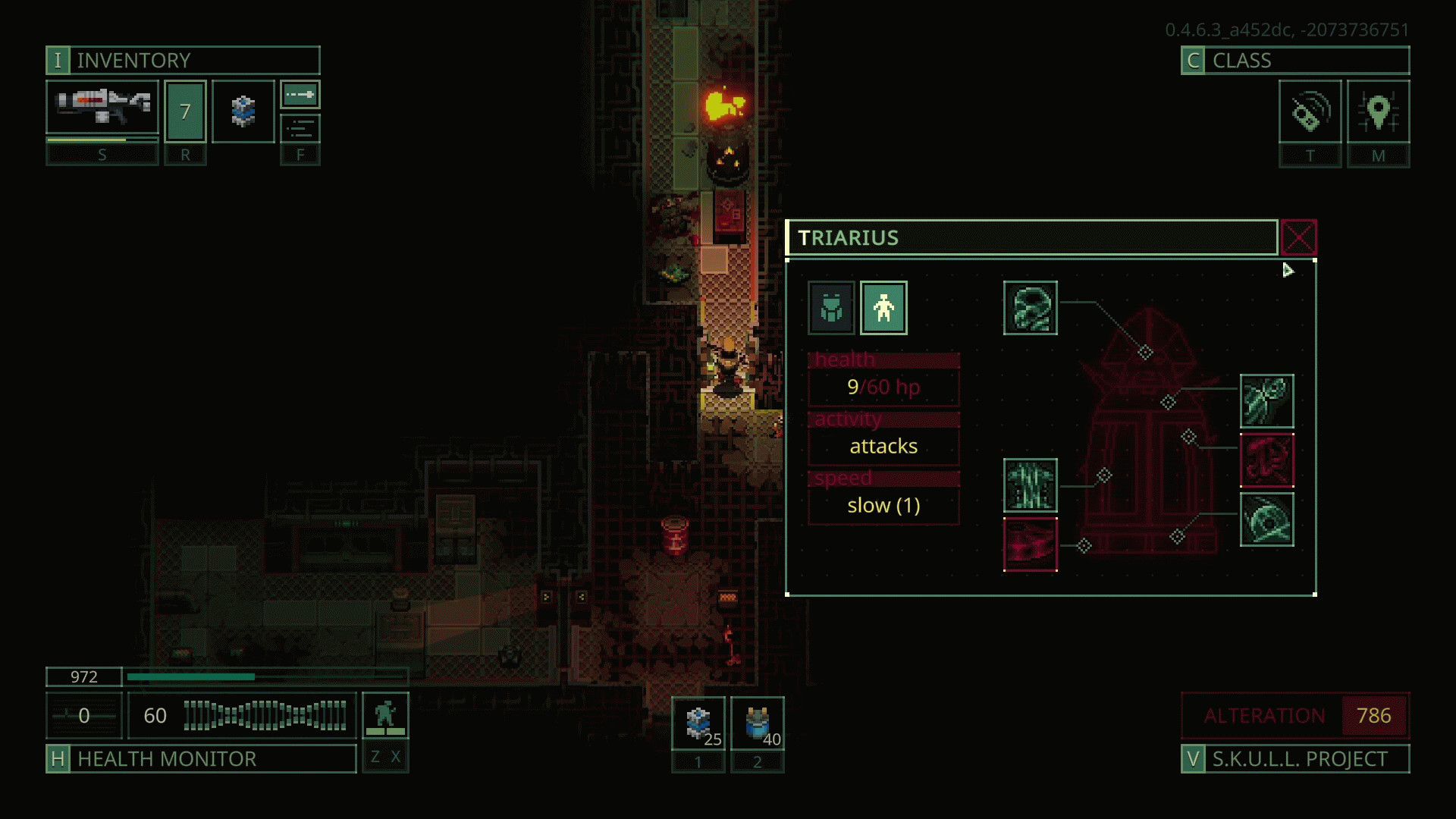Image resolution: width=1456 pixels, height=819 pixels.
Task: Select the skull head body part icon
Action: pos(1030,308)
